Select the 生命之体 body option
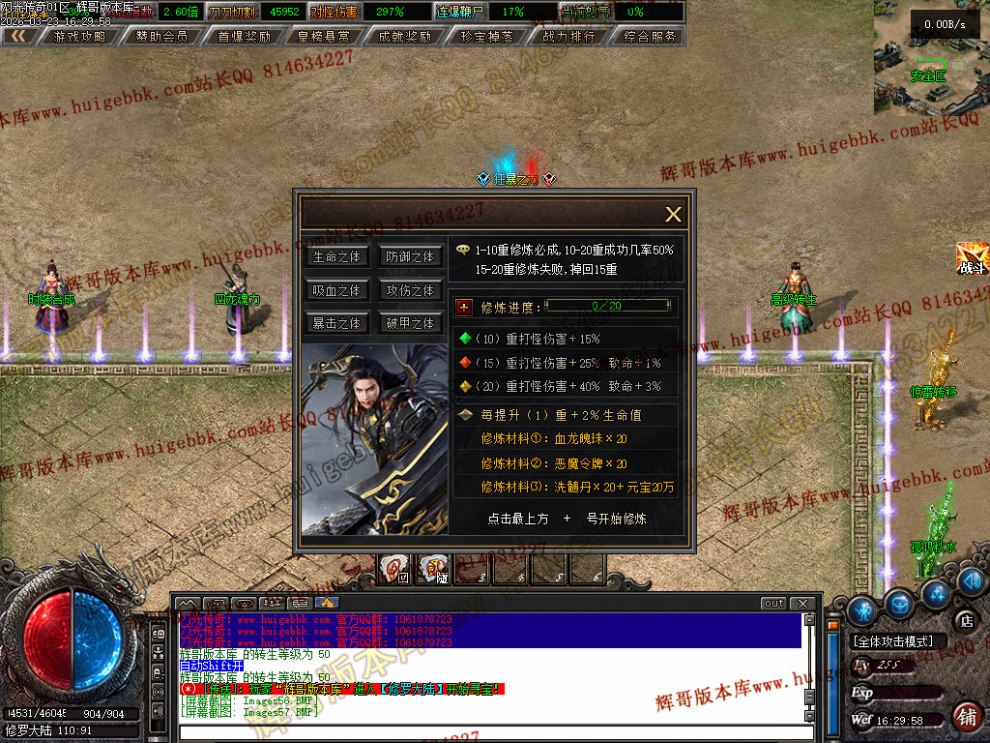This screenshot has width=990, height=743. tap(336, 257)
